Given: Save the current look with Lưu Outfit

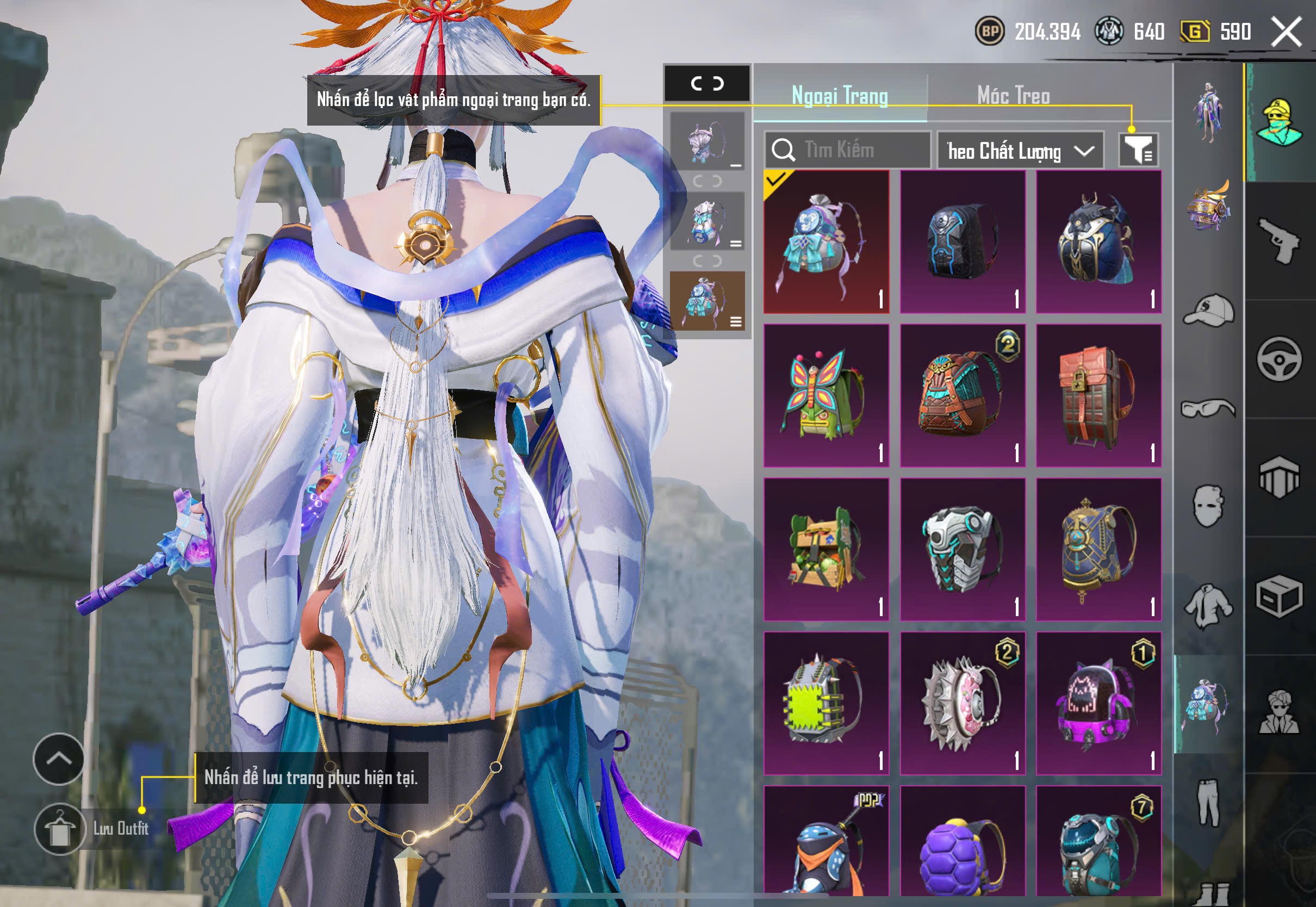Looking at the screenshot, I should (60, 829).
